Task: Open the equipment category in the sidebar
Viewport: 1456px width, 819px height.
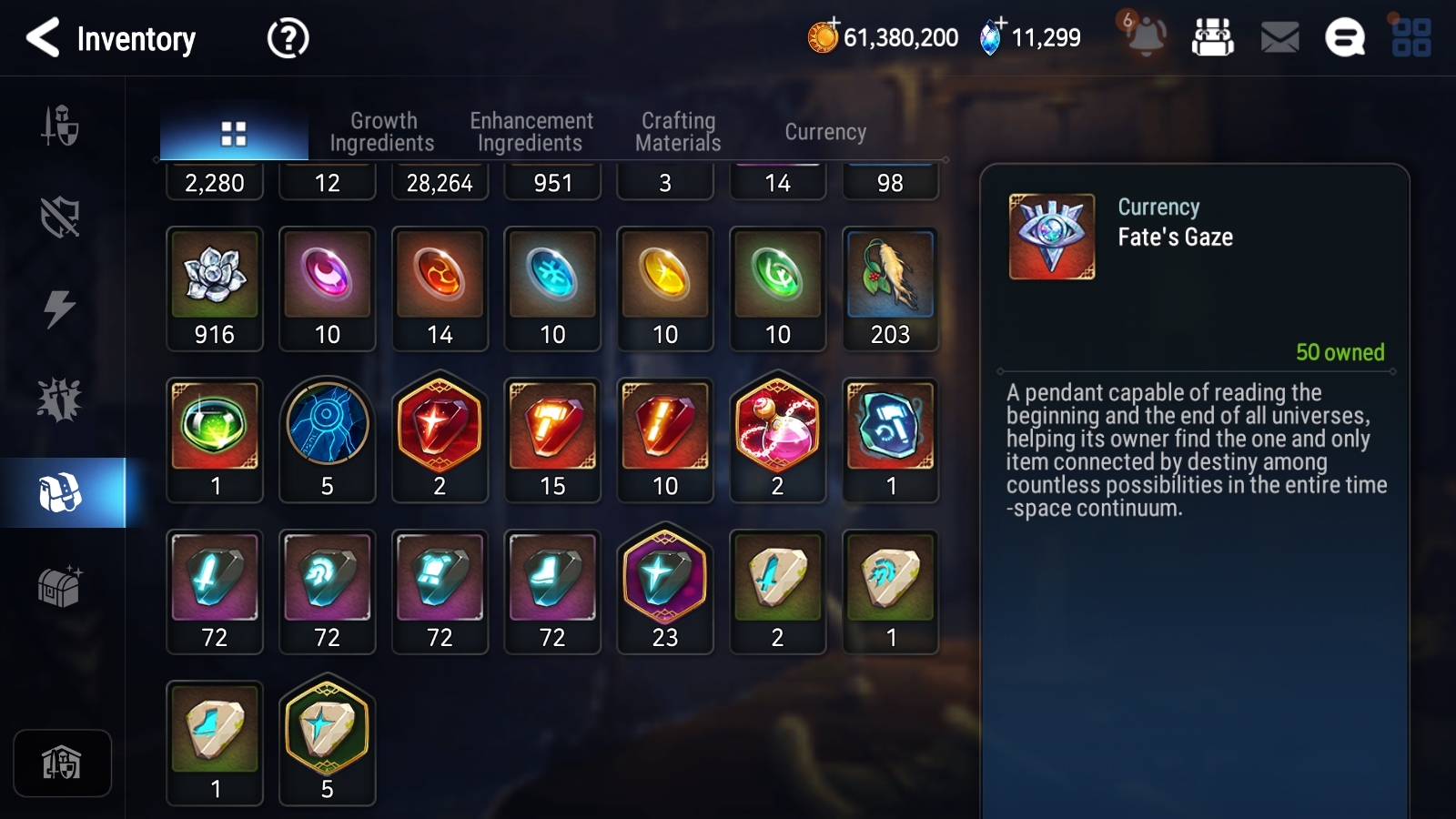Action: coord(61,127)
